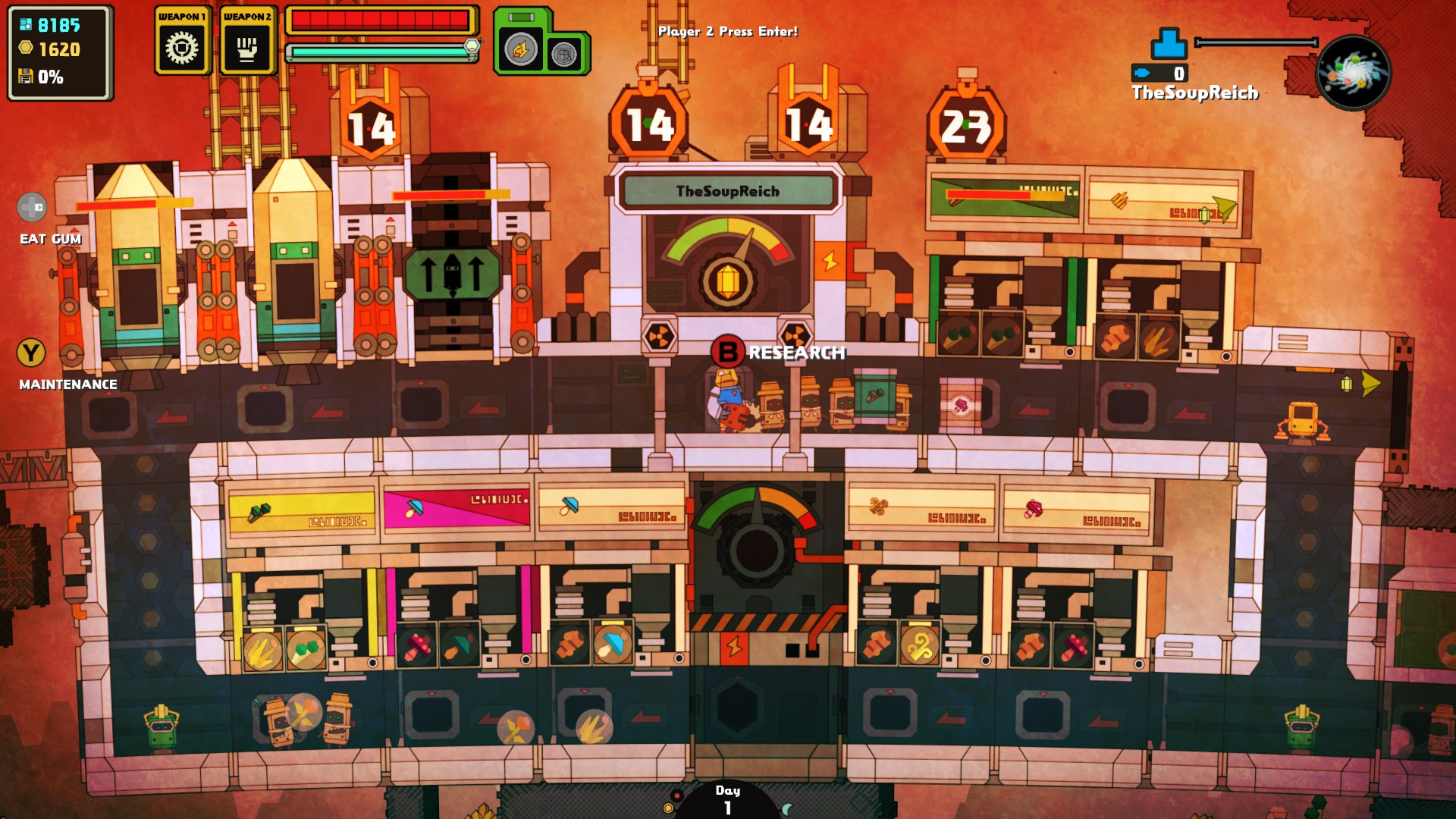Open the galaxy map icon
Image resolution: width=1456 pixels, height=819 pixels.
pyautogui.click(x=1354, y=73)
